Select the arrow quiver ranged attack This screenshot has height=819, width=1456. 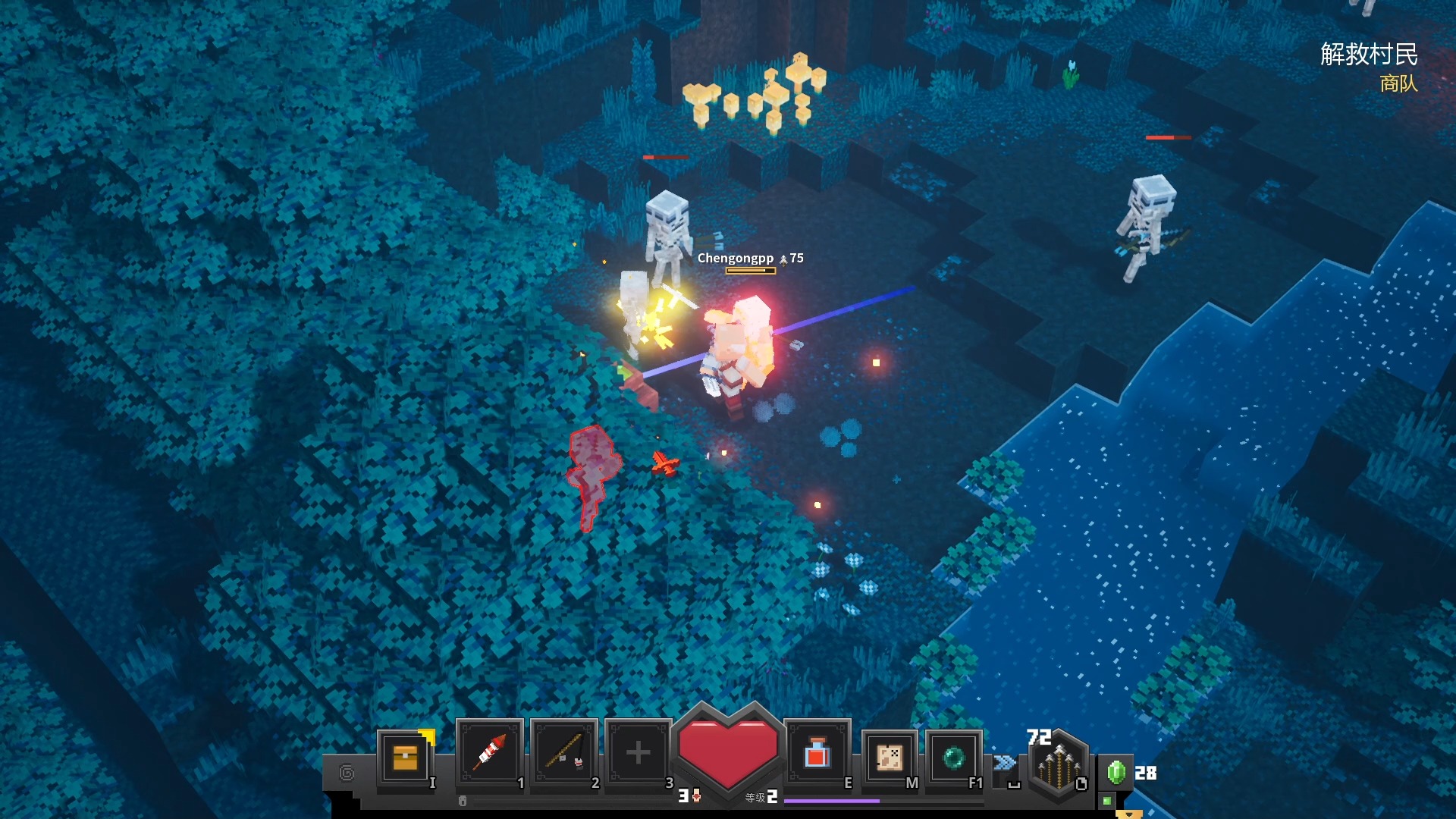pos(1059,767)
